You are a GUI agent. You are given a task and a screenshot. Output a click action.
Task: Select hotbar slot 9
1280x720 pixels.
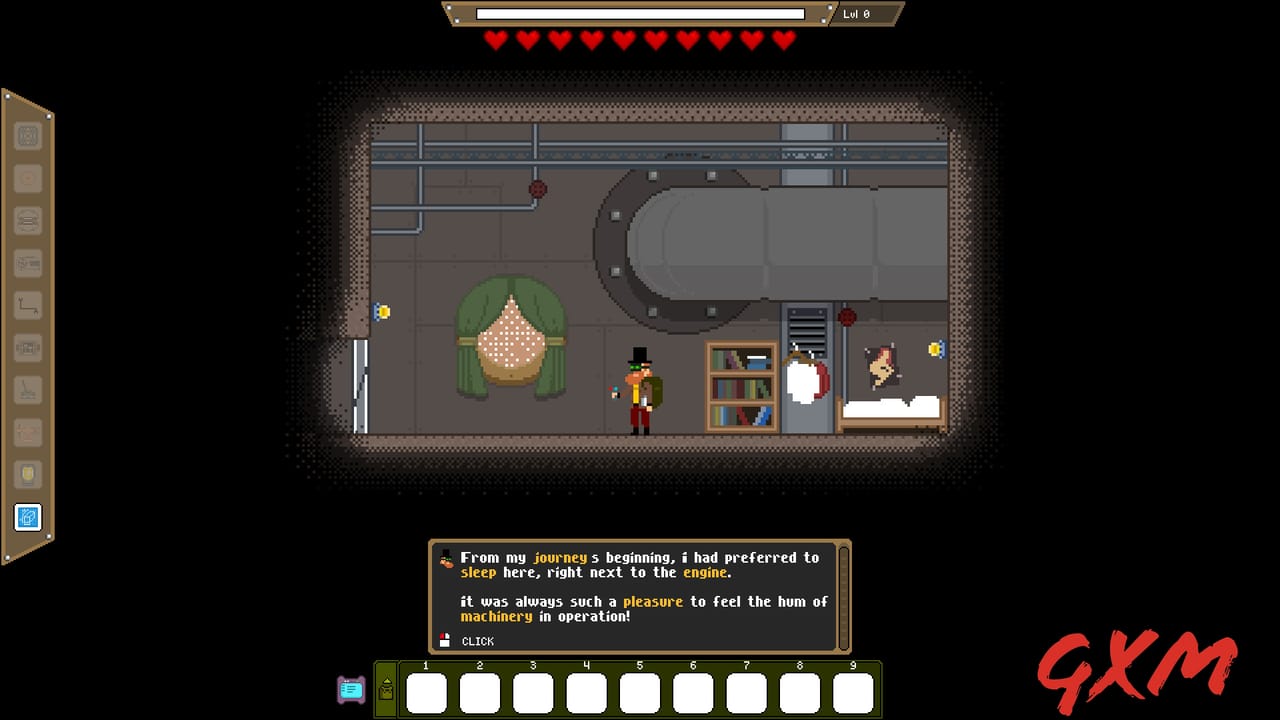click(x=852, y=691)
